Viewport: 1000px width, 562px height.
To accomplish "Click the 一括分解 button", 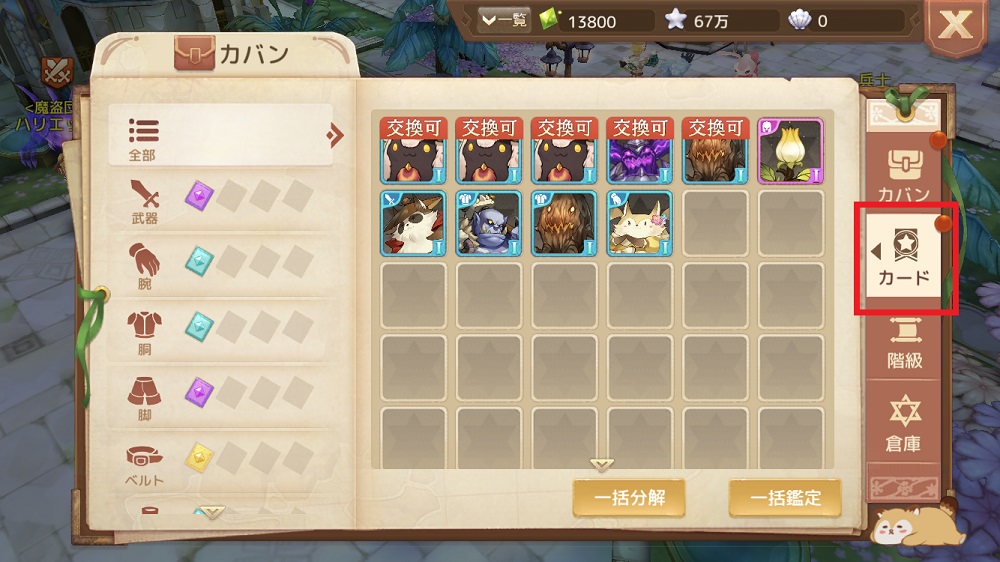I will click(x=628, y=497).
